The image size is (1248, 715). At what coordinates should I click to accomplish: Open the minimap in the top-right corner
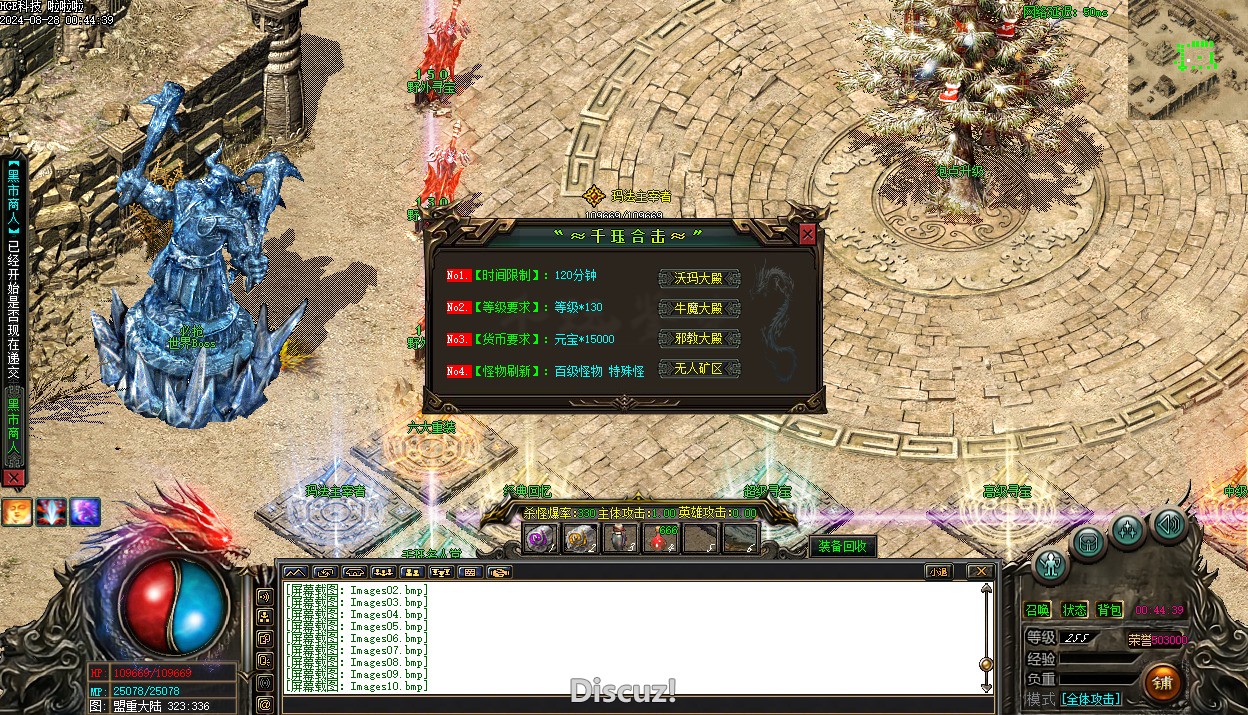tap(1188, 60)
